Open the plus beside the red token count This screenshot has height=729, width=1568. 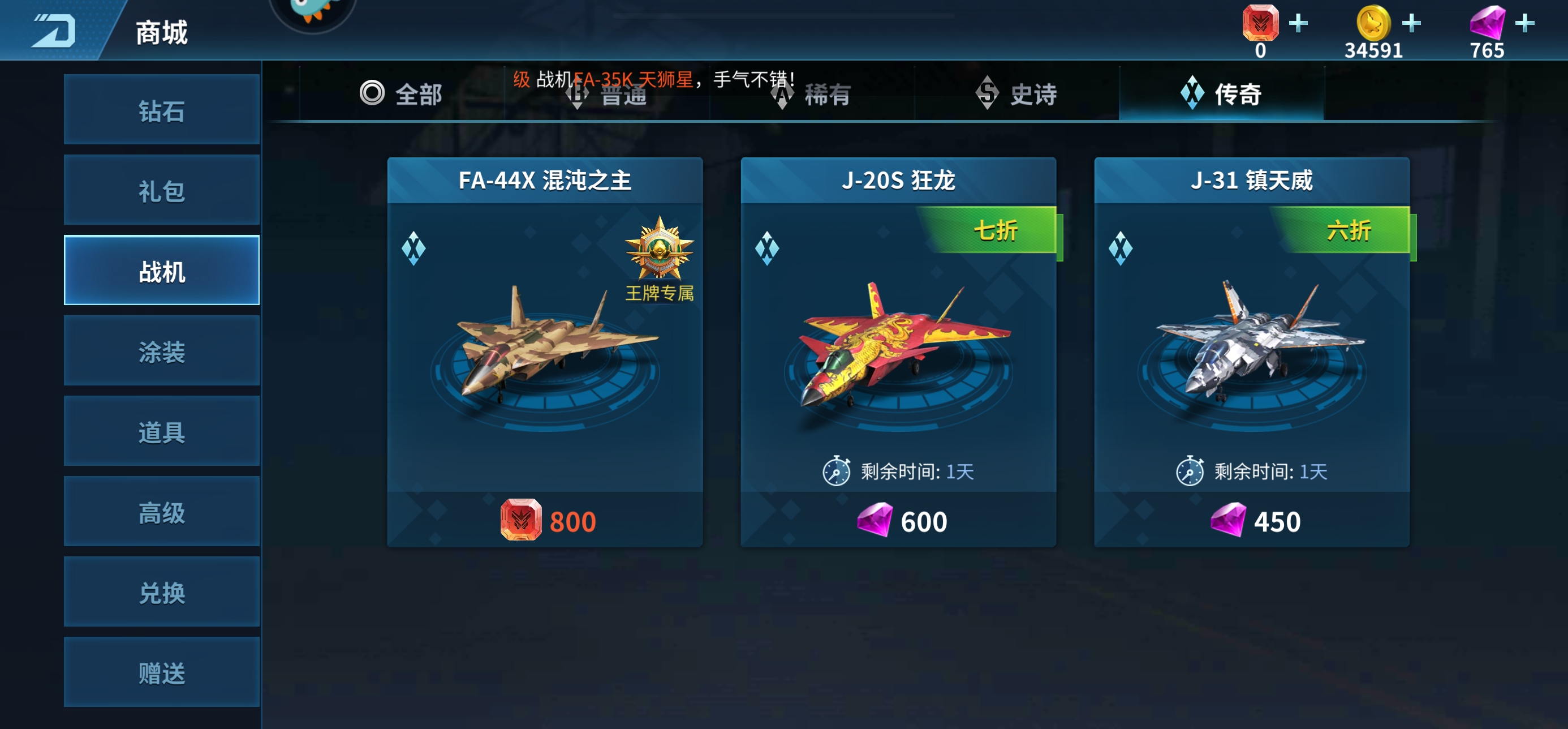(x=1297, y=23)
